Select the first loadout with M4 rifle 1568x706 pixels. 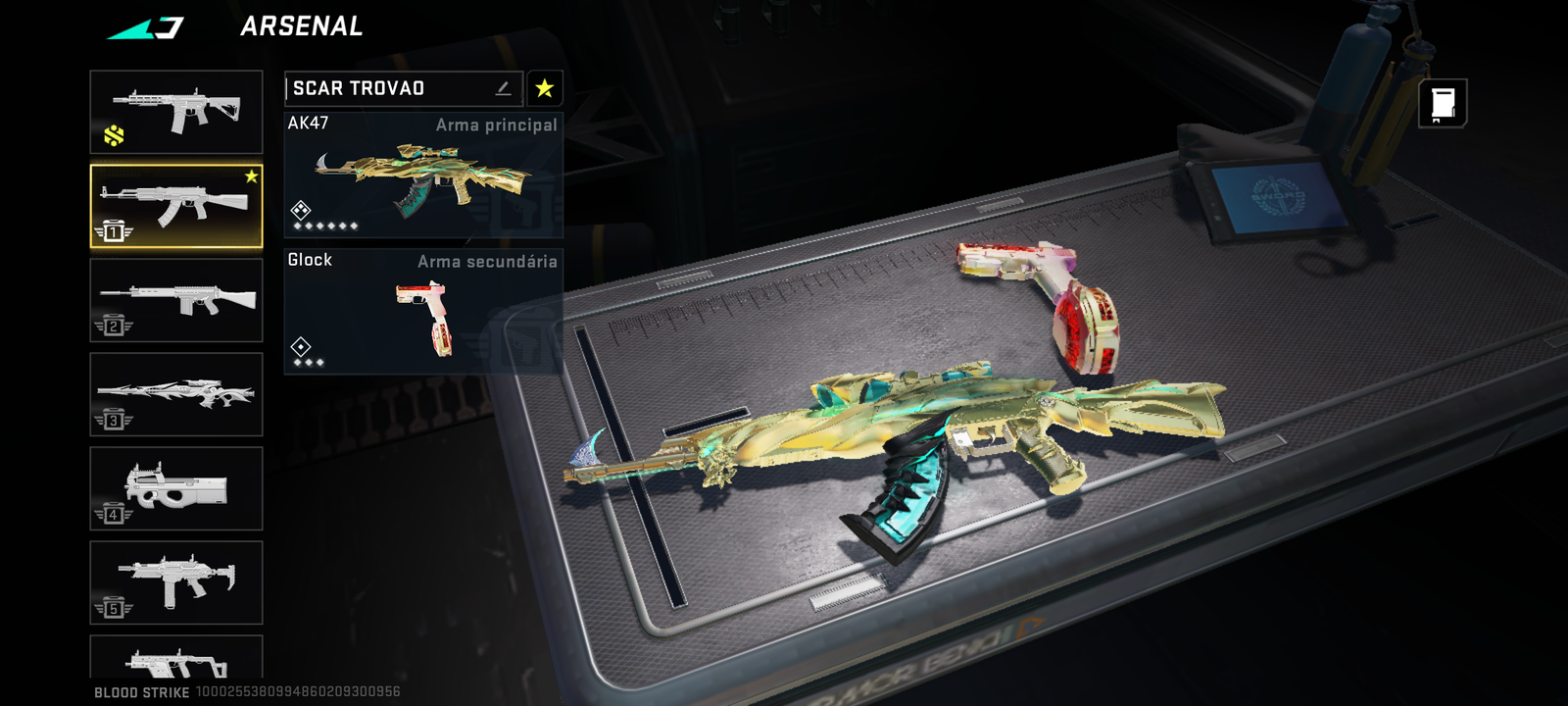click(176, 112)
